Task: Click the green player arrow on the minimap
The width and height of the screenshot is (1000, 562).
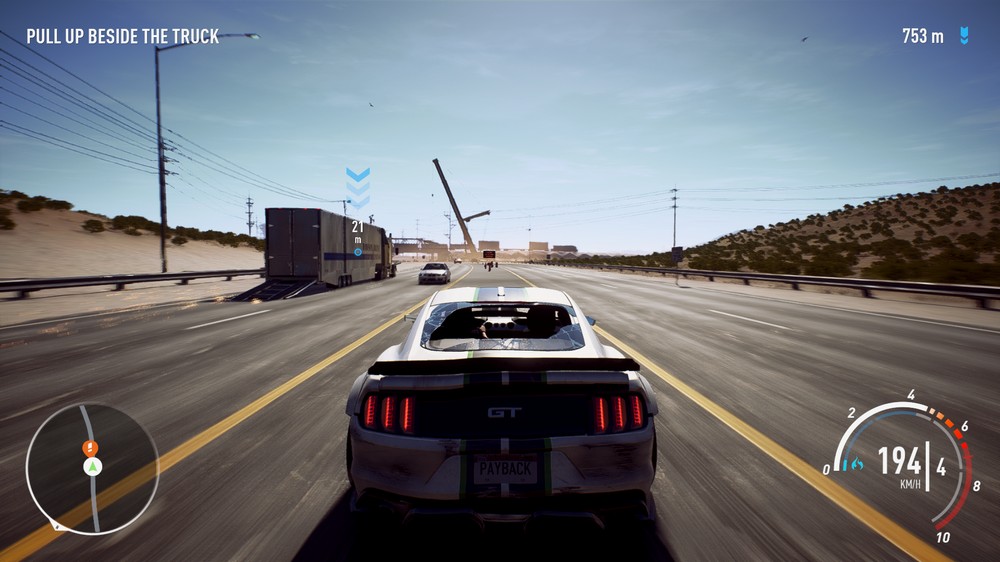Action: click(92, 467)
